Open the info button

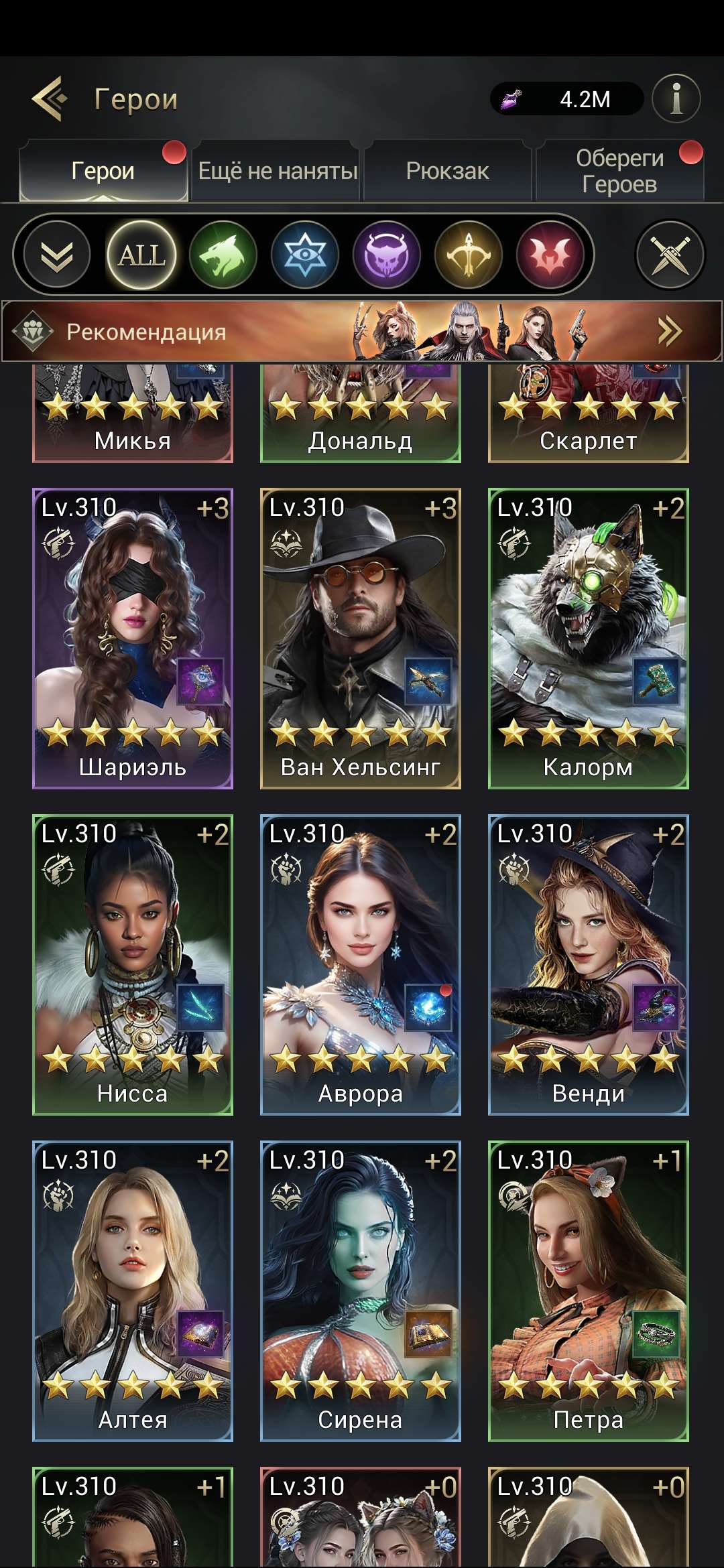(676, 99)
